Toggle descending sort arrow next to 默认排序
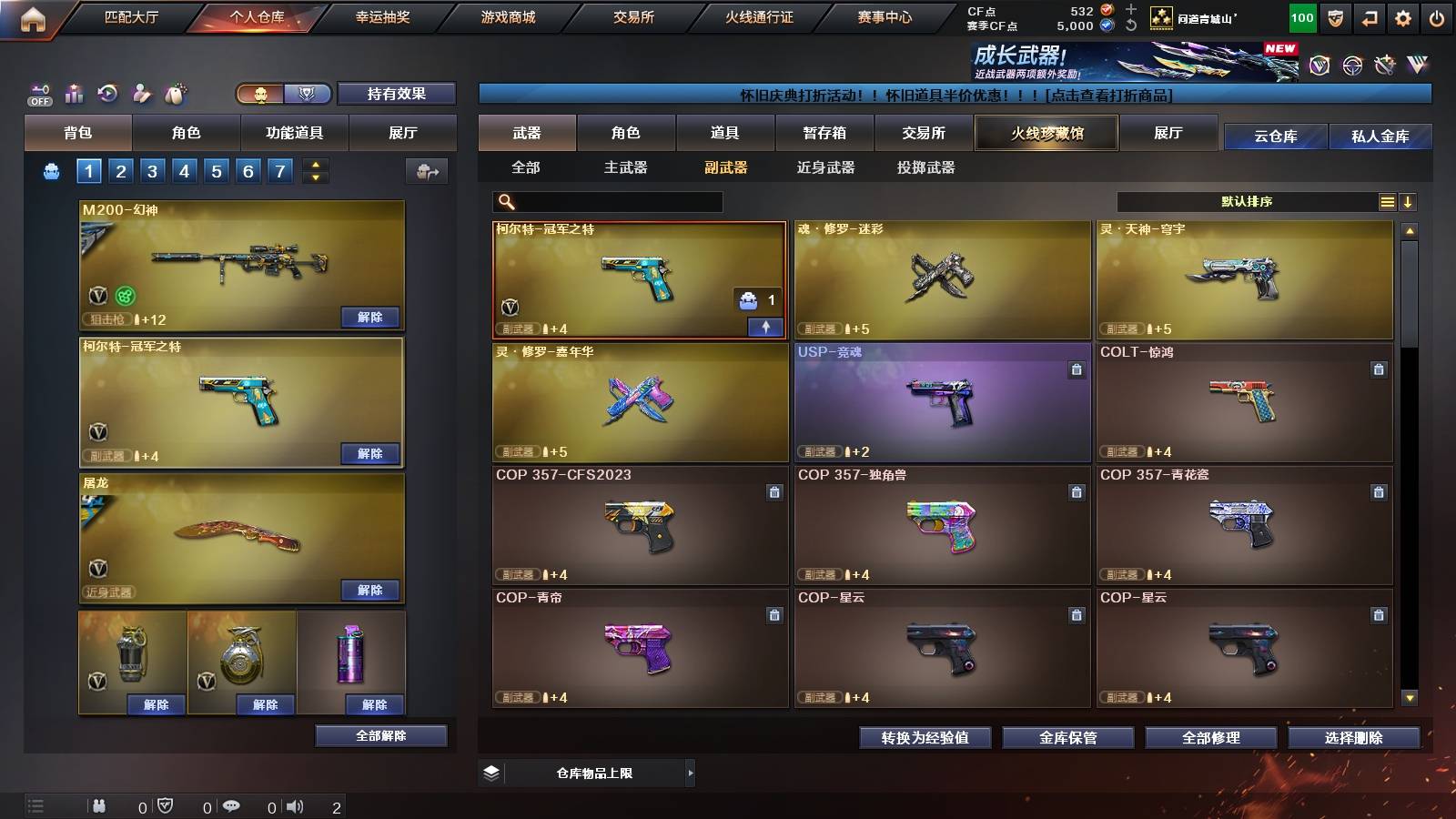 point(1409,201)
